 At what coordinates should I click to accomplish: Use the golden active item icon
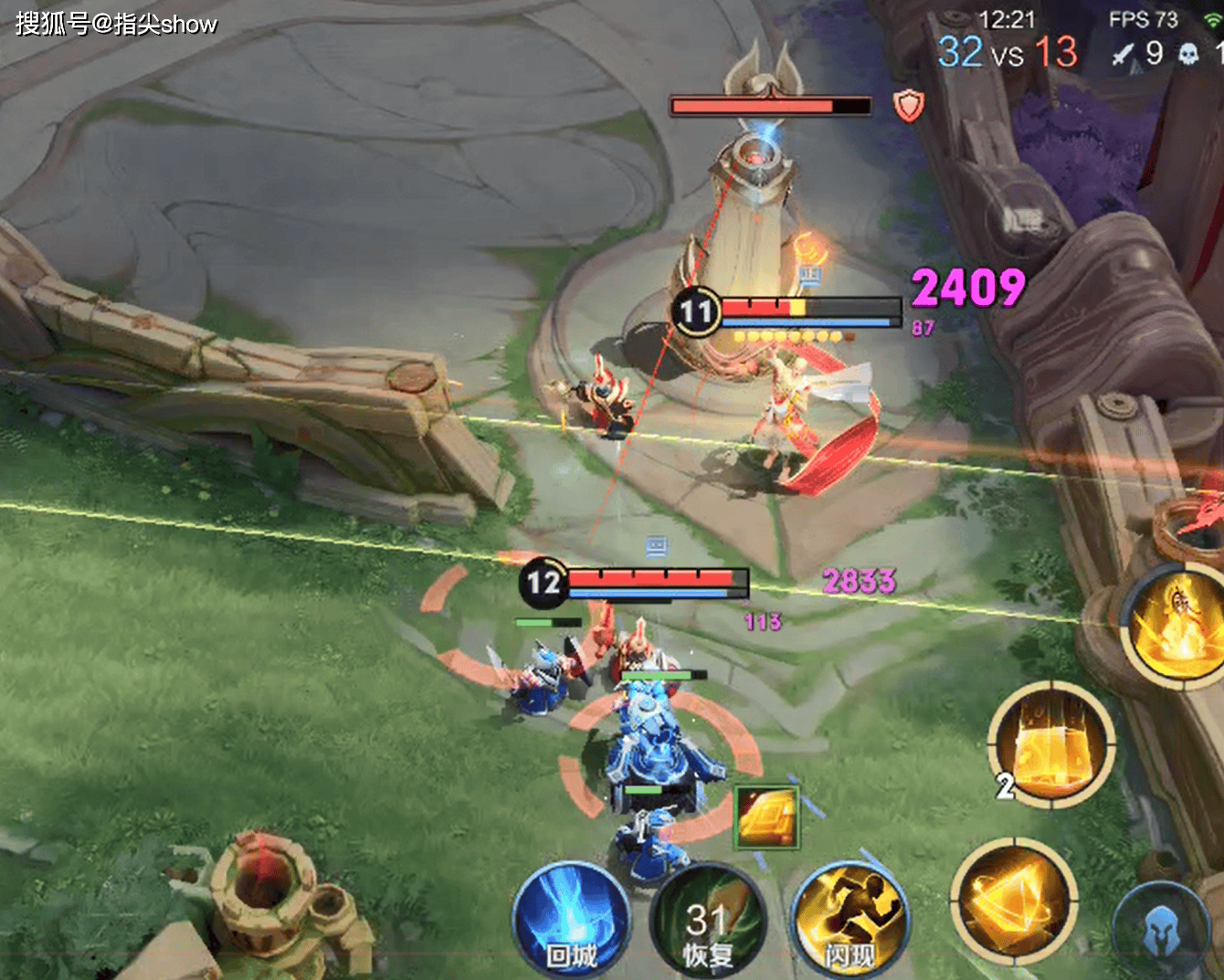[x=767, y=817]
